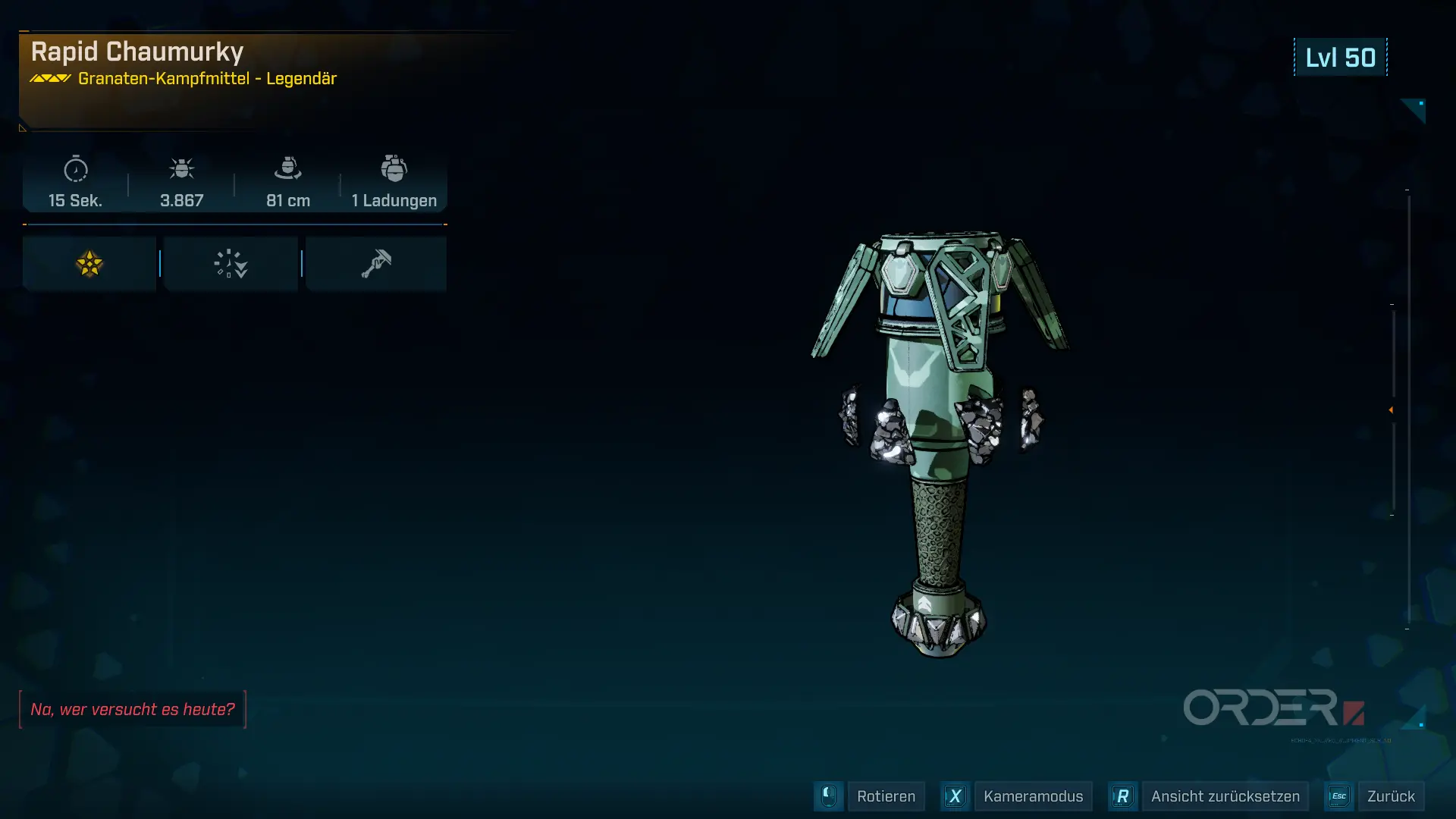Open the scatter arrows perk tab

[231, 264]
